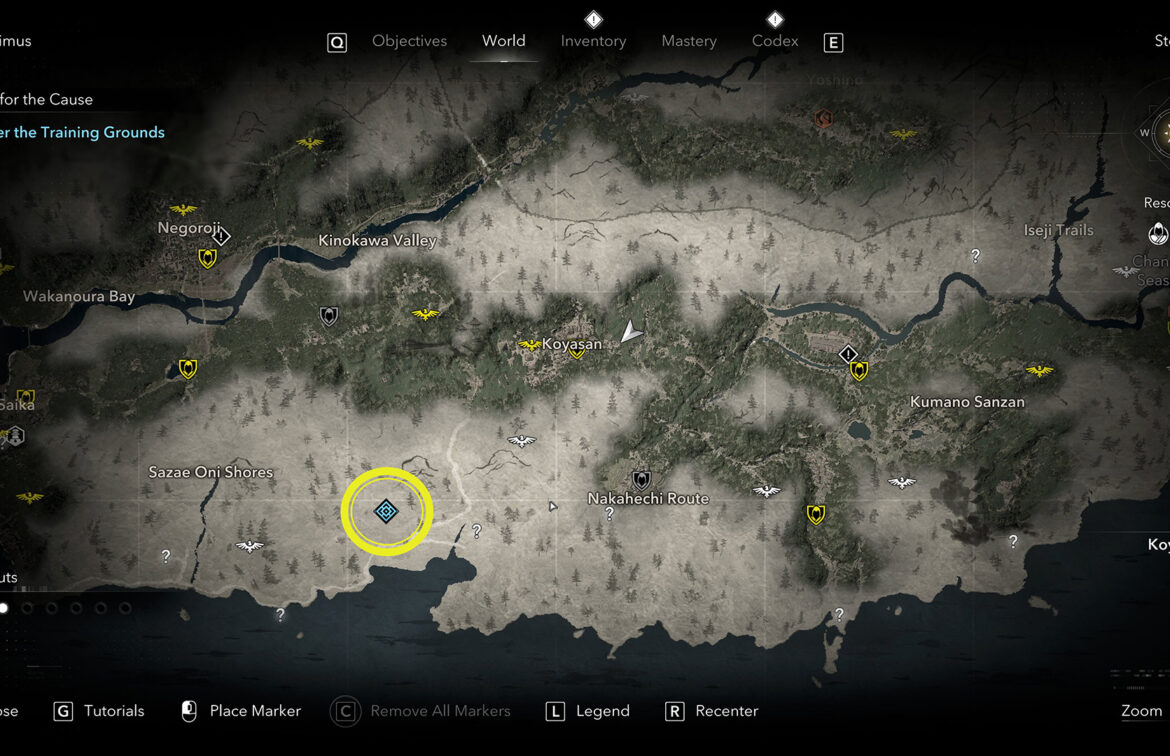This screenshot has width=1170, height=756.
Task: Click the orange marker near Yoshino
Action: [x=824, y=118]
